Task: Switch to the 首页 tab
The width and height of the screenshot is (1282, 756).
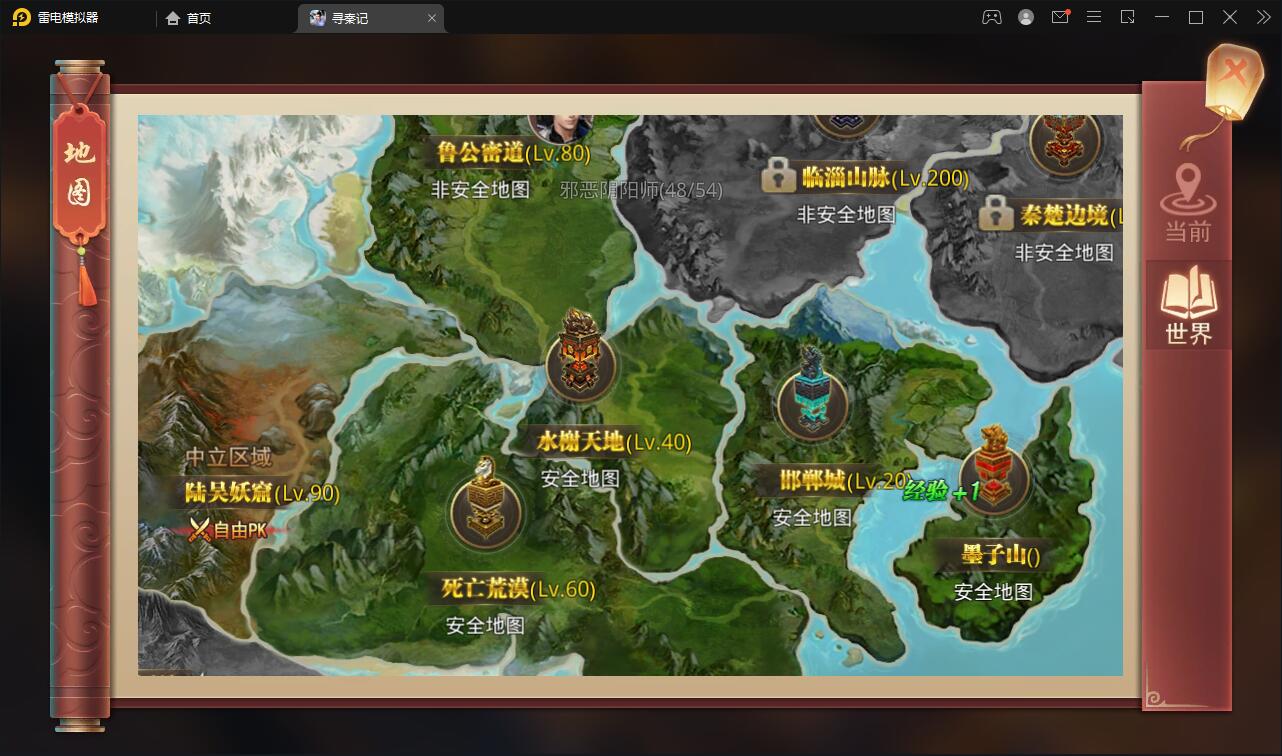Action: tap(190, 17)
